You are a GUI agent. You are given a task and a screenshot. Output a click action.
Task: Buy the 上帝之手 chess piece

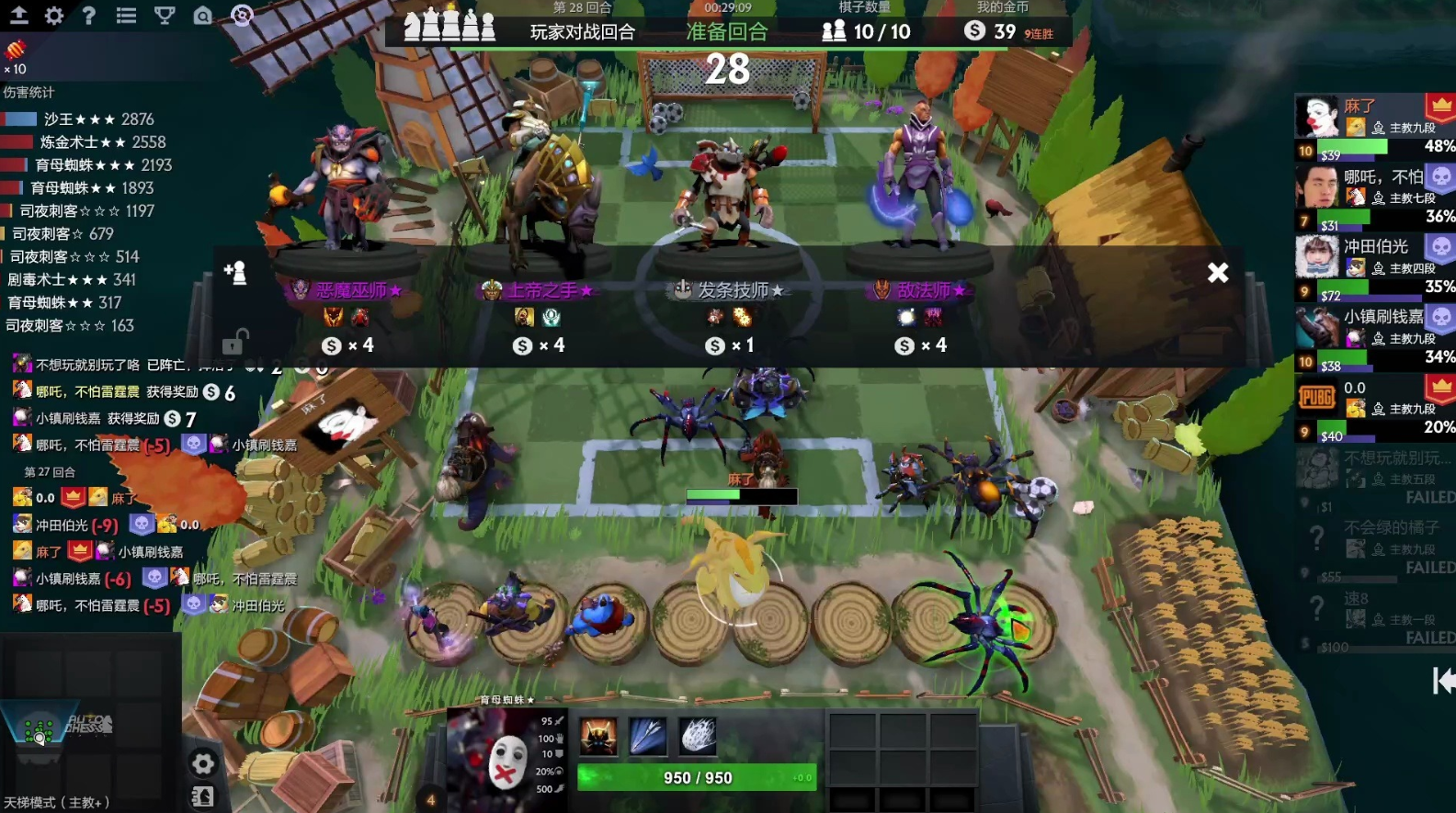[540, 291]
